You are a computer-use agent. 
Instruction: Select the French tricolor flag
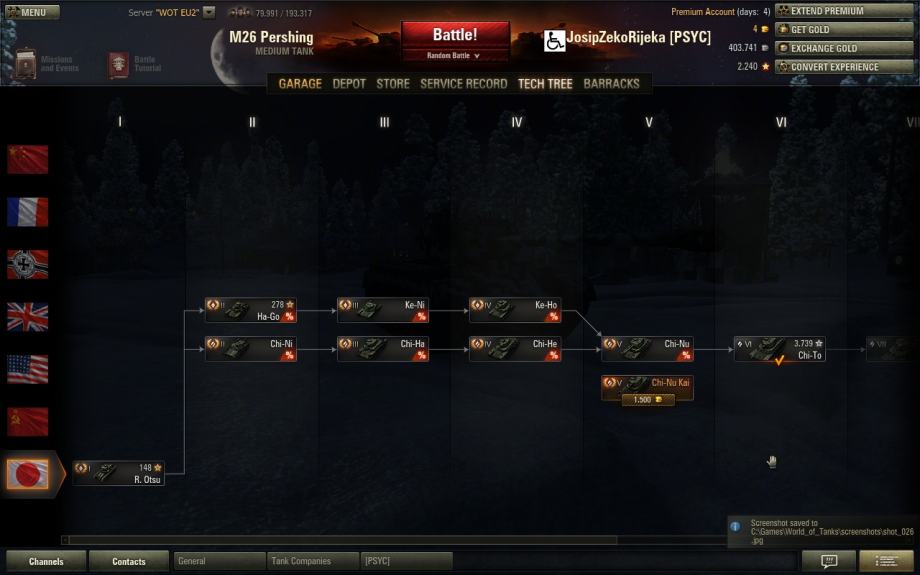(x=28, y=212)
